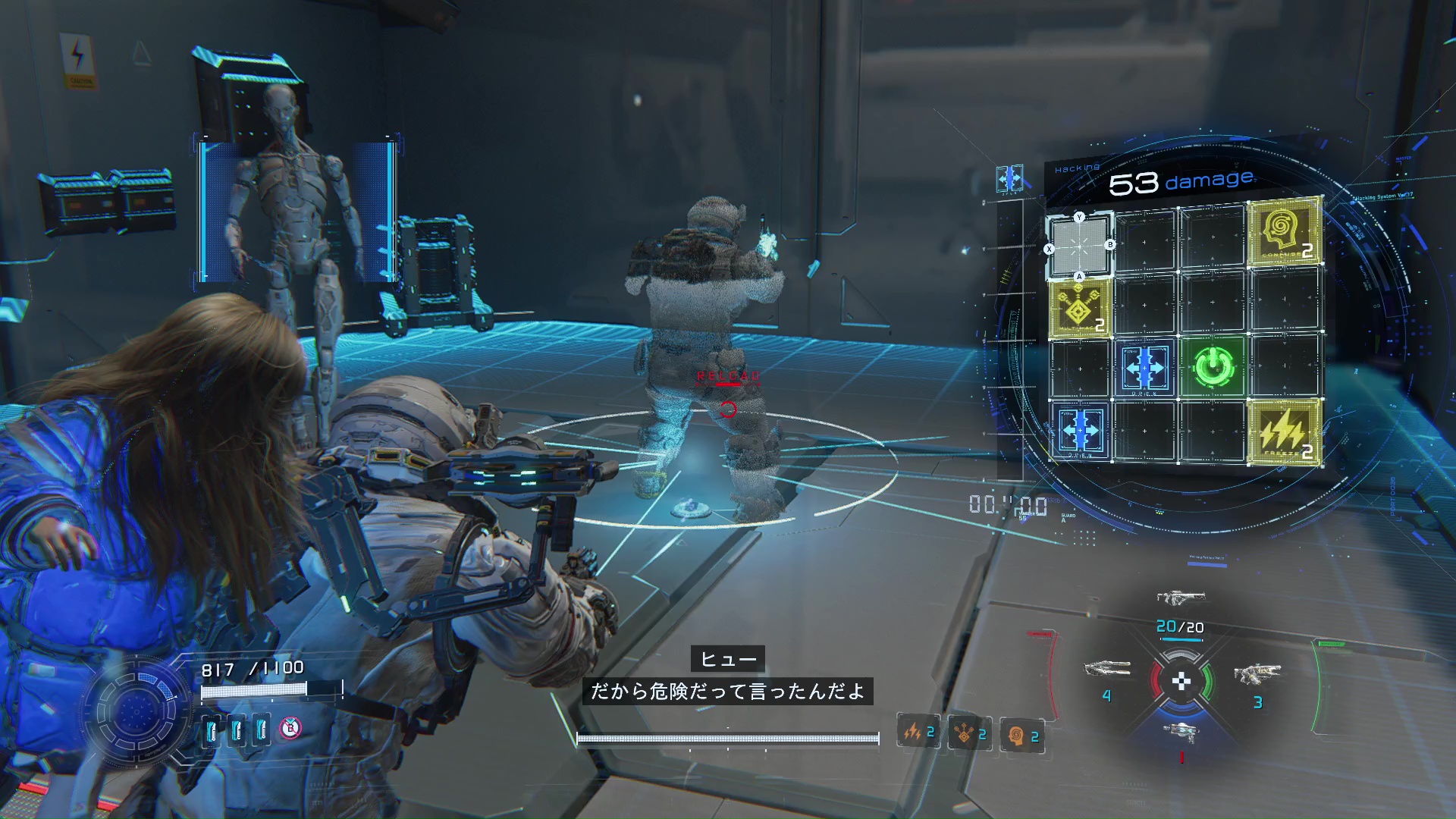
Task: Choose the yellow spiral-head confuse tile on grid
Action: (1285, 233)
